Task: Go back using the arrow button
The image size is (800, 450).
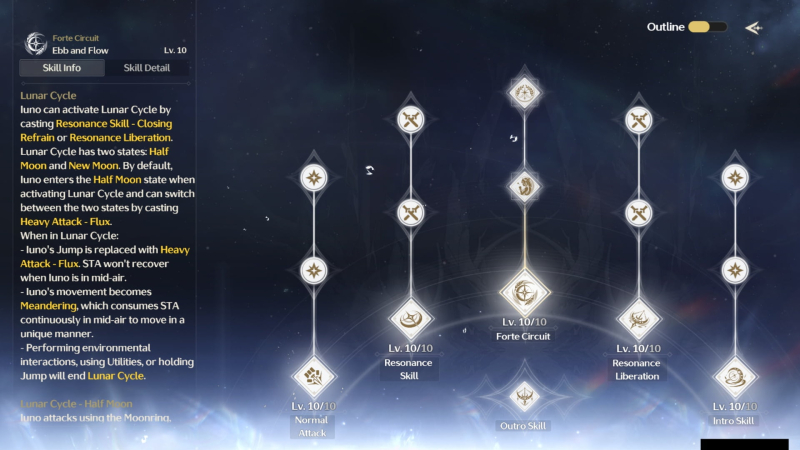Action: 753,27
